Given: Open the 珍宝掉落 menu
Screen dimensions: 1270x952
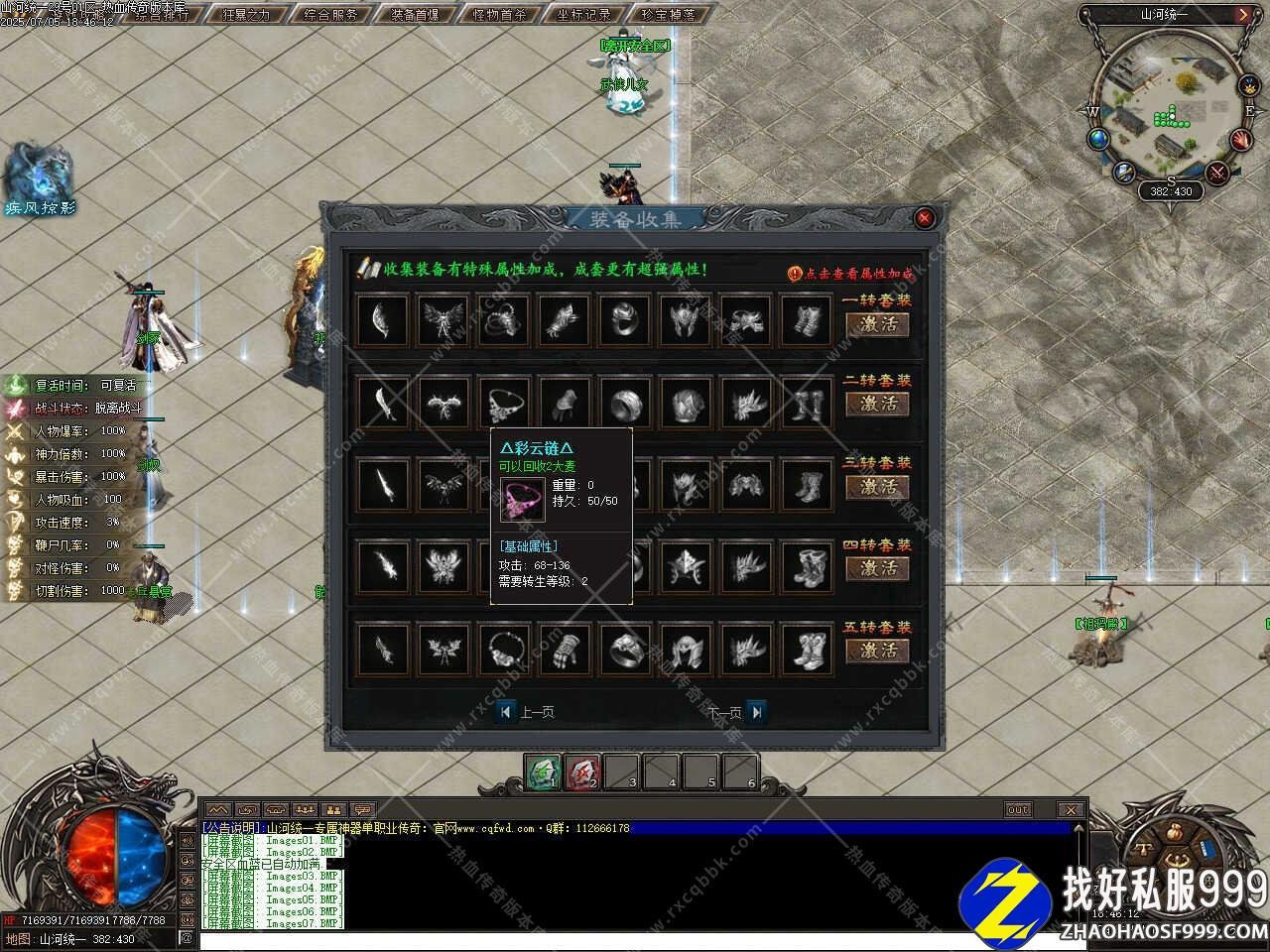Looking at the screenshot, I should [x=668, y=15].
